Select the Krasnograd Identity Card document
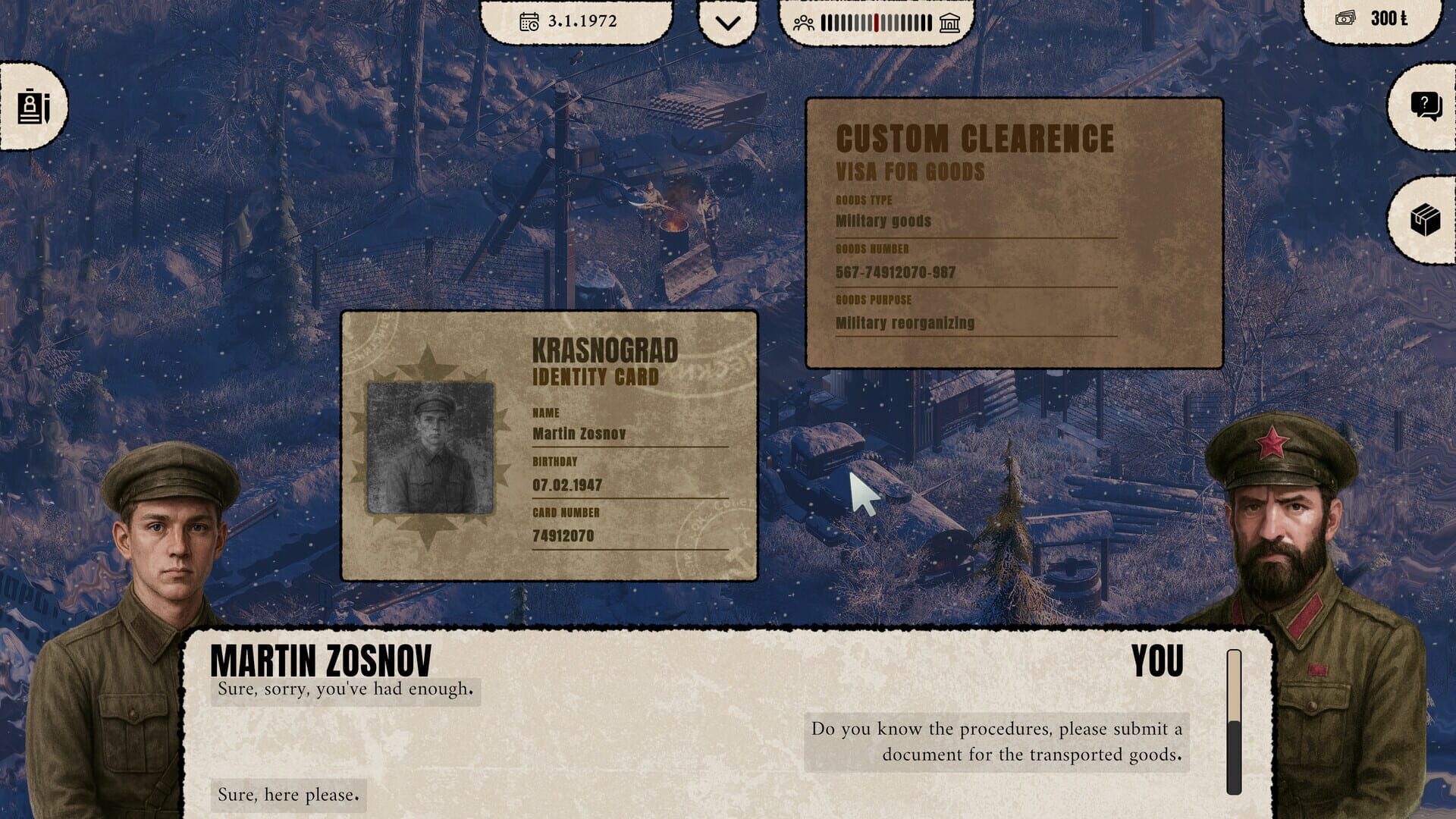Image resolution: width=1456 pixels, height=819 pixels. coord(550,444)
